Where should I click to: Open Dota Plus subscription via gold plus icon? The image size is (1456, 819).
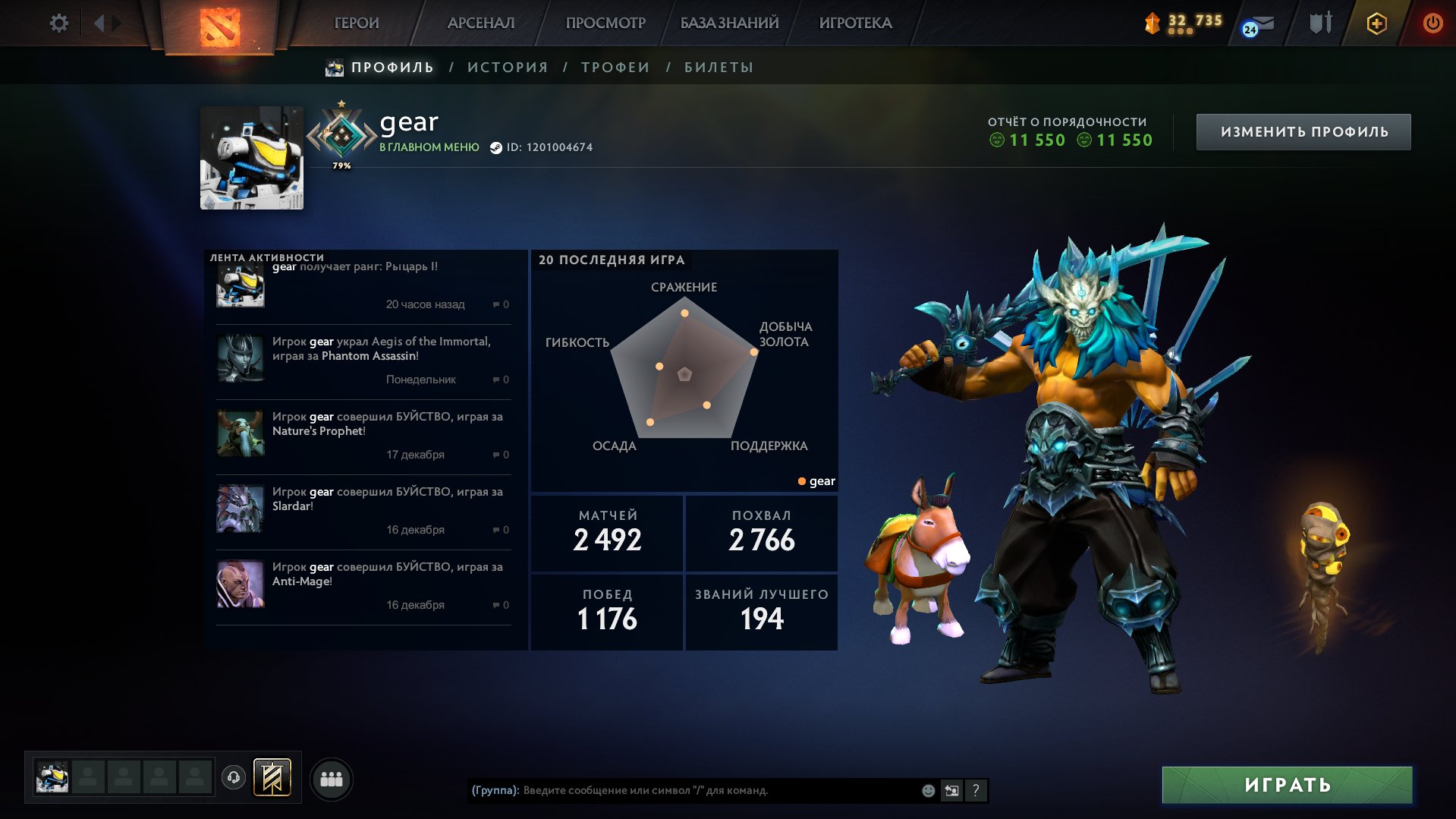click(x=1376, y=23)
